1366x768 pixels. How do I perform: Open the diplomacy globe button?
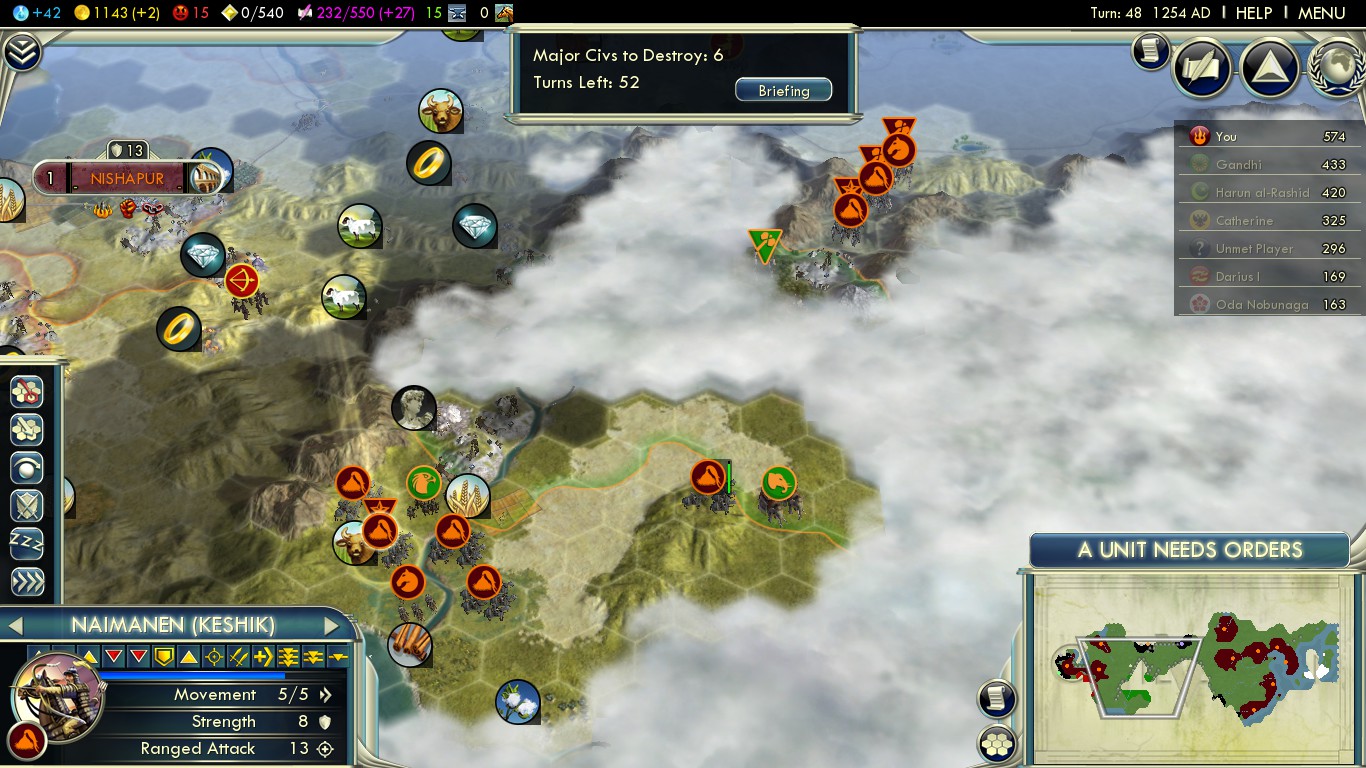pos(1335,67)
